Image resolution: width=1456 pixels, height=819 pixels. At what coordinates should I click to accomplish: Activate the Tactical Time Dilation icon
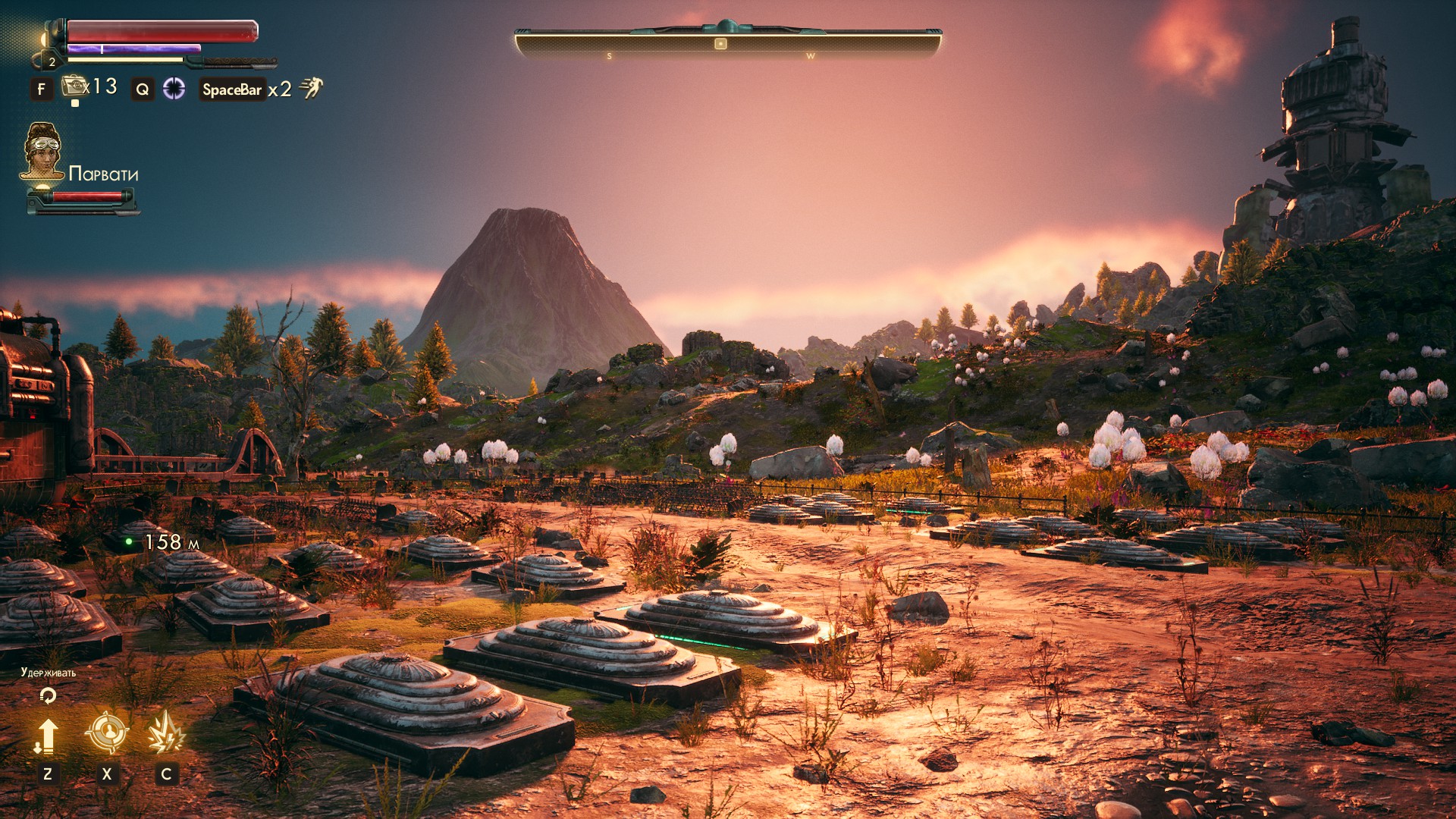174,89
